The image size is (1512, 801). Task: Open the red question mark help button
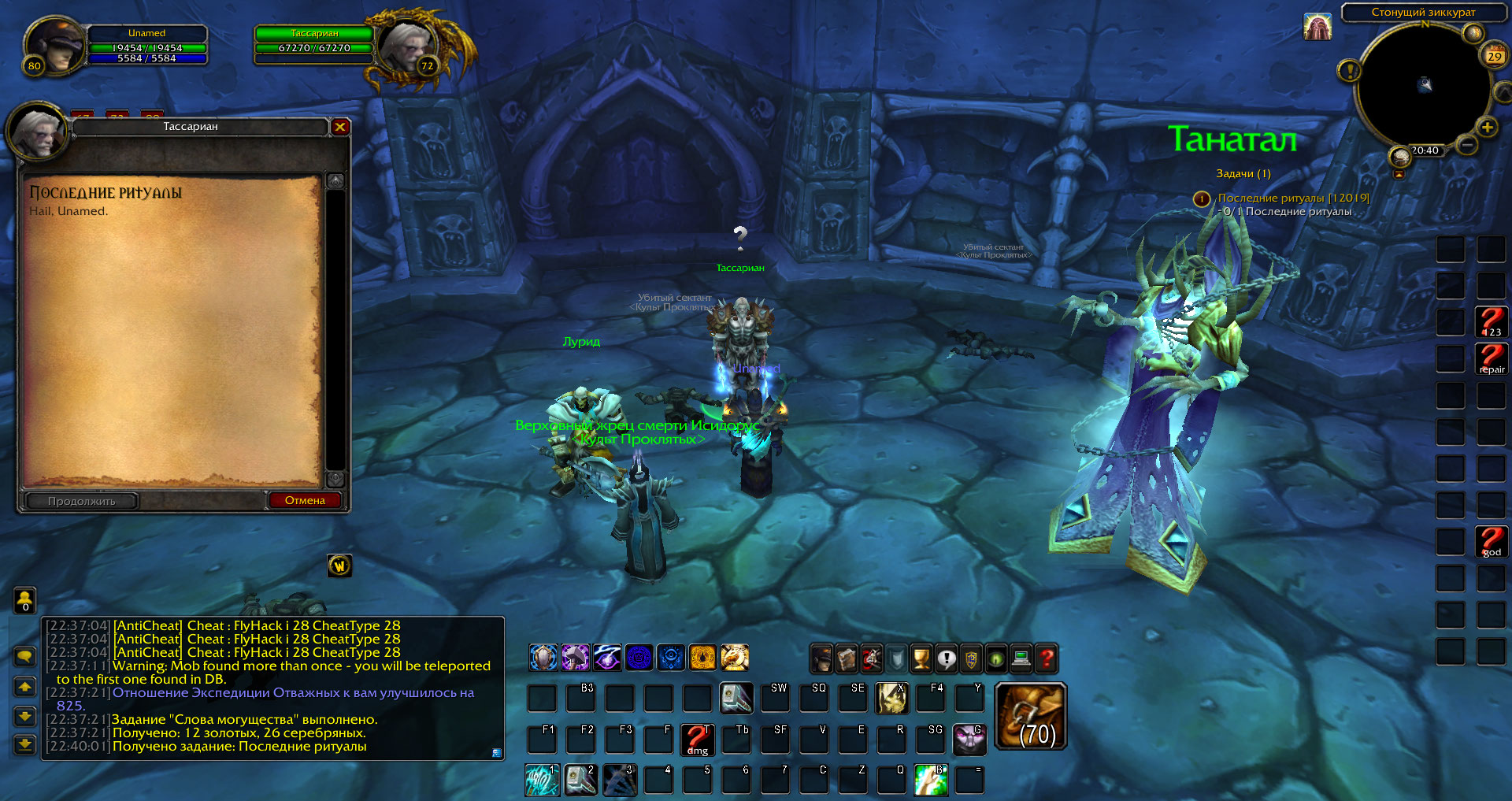1047,658
